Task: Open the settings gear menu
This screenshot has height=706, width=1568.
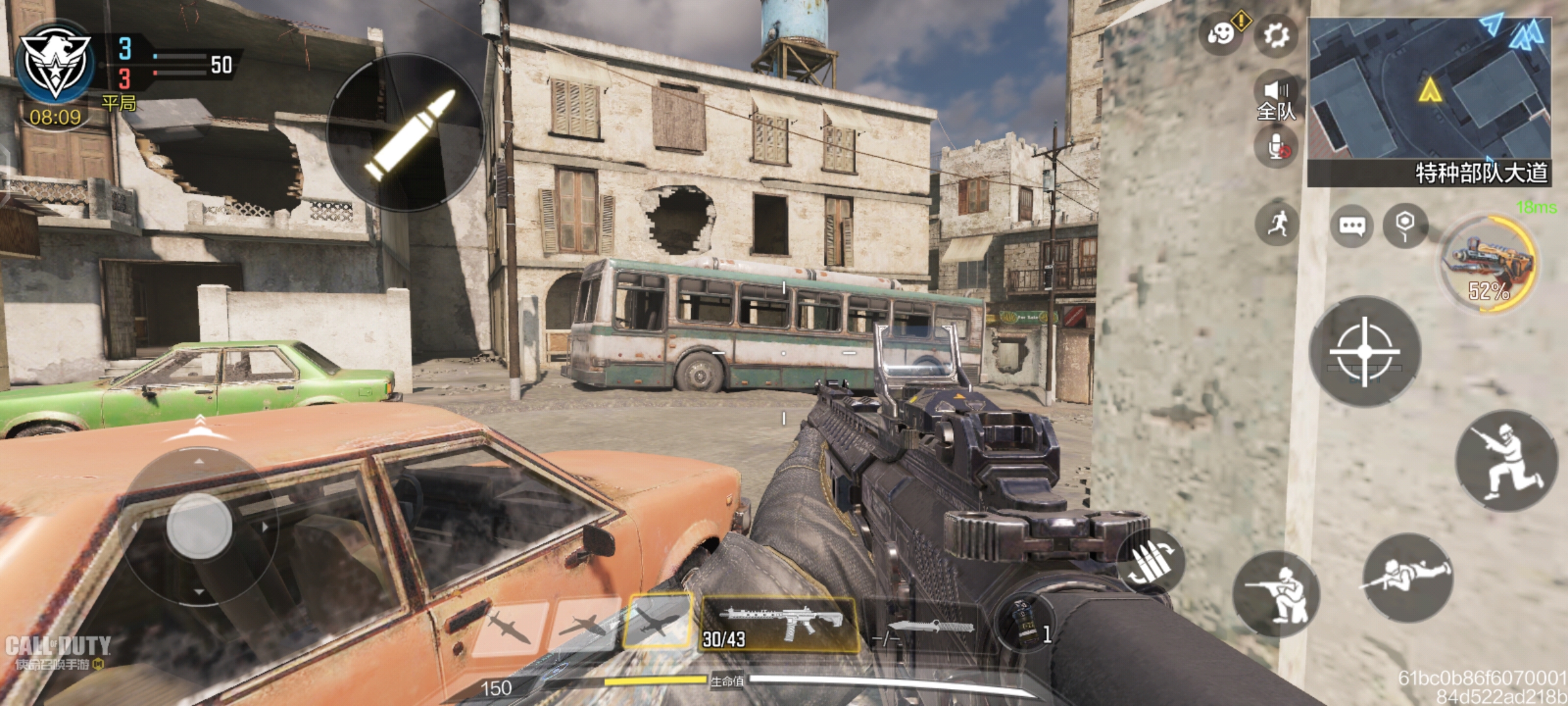Action: pos(1276,35)
